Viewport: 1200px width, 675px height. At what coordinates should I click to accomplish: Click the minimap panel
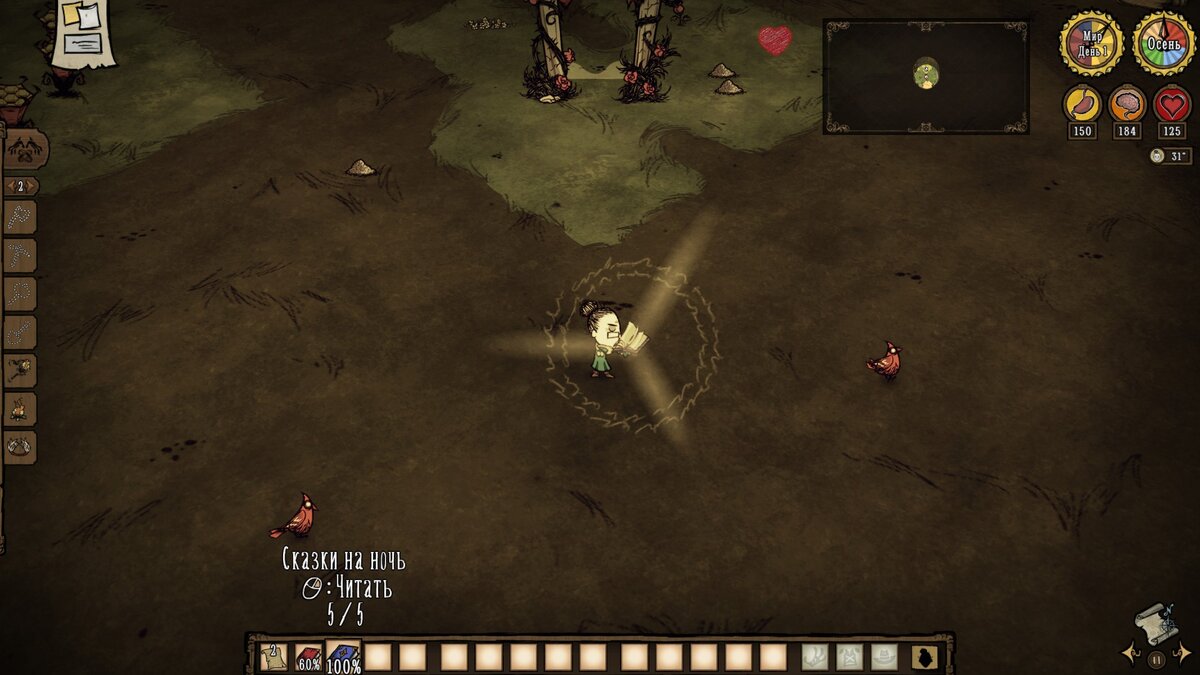coord(926,76)
